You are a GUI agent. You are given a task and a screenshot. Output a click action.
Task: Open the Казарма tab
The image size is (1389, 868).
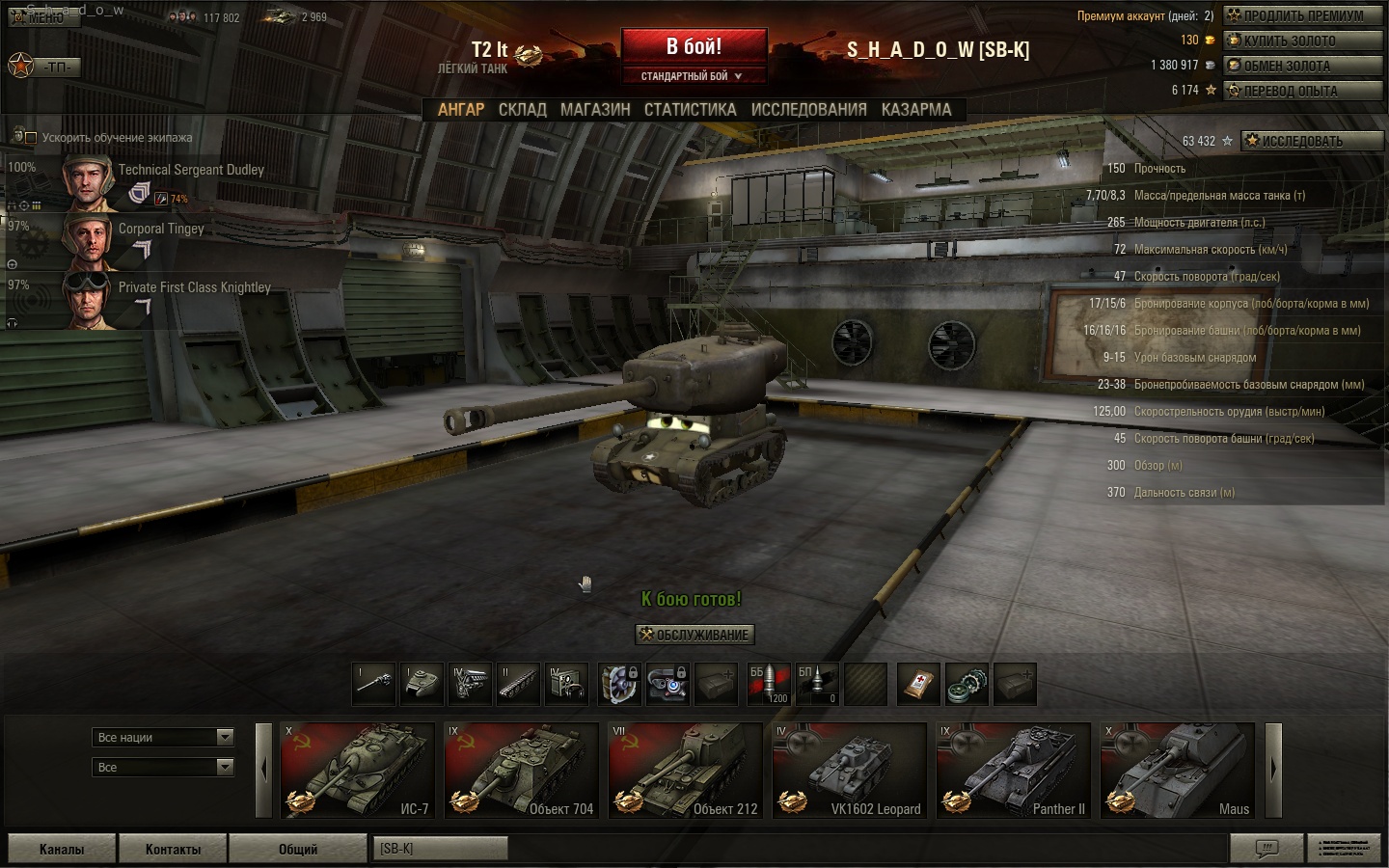915,110
